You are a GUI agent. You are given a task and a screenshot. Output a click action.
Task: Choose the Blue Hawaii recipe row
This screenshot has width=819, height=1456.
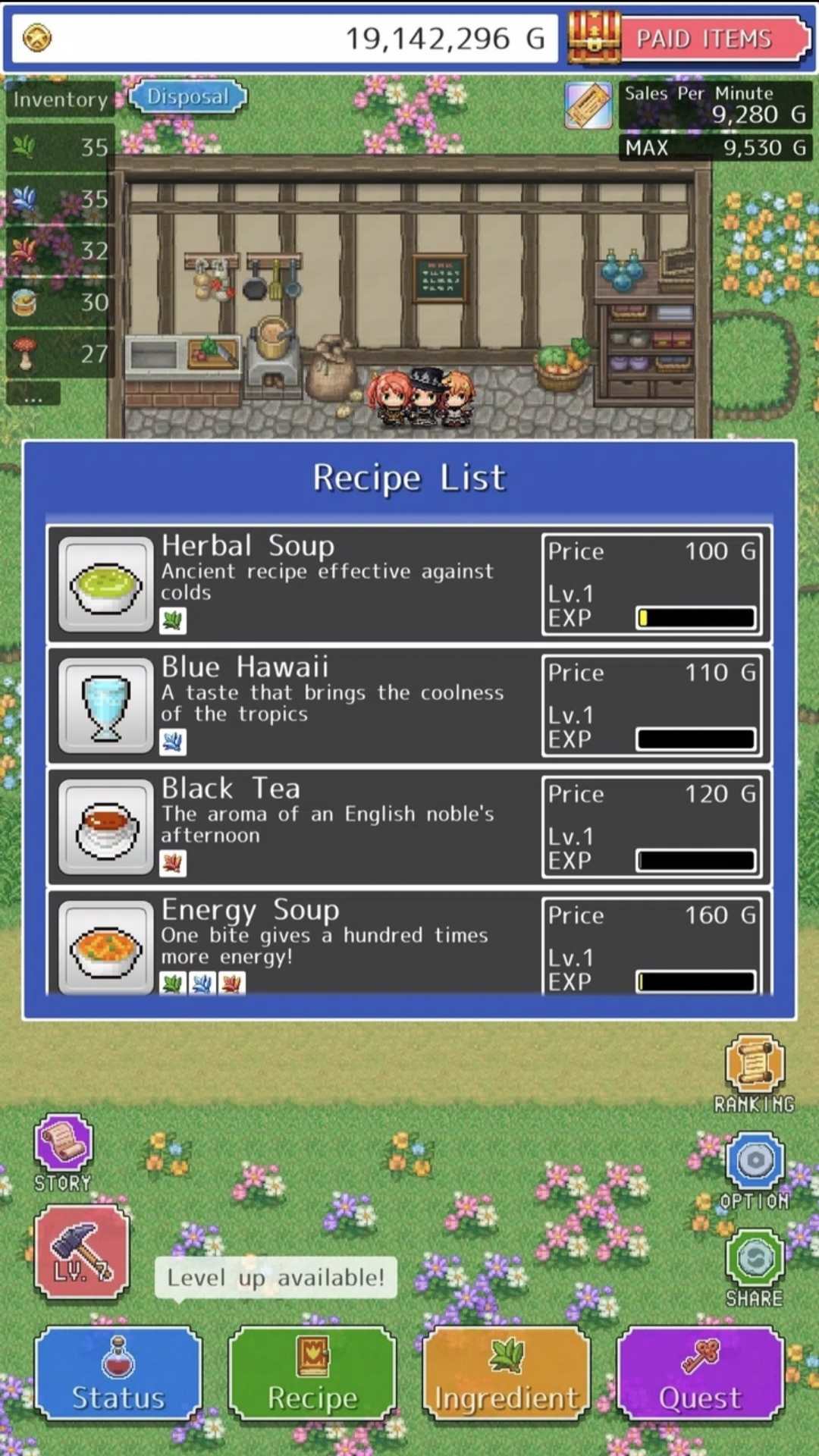409,704
